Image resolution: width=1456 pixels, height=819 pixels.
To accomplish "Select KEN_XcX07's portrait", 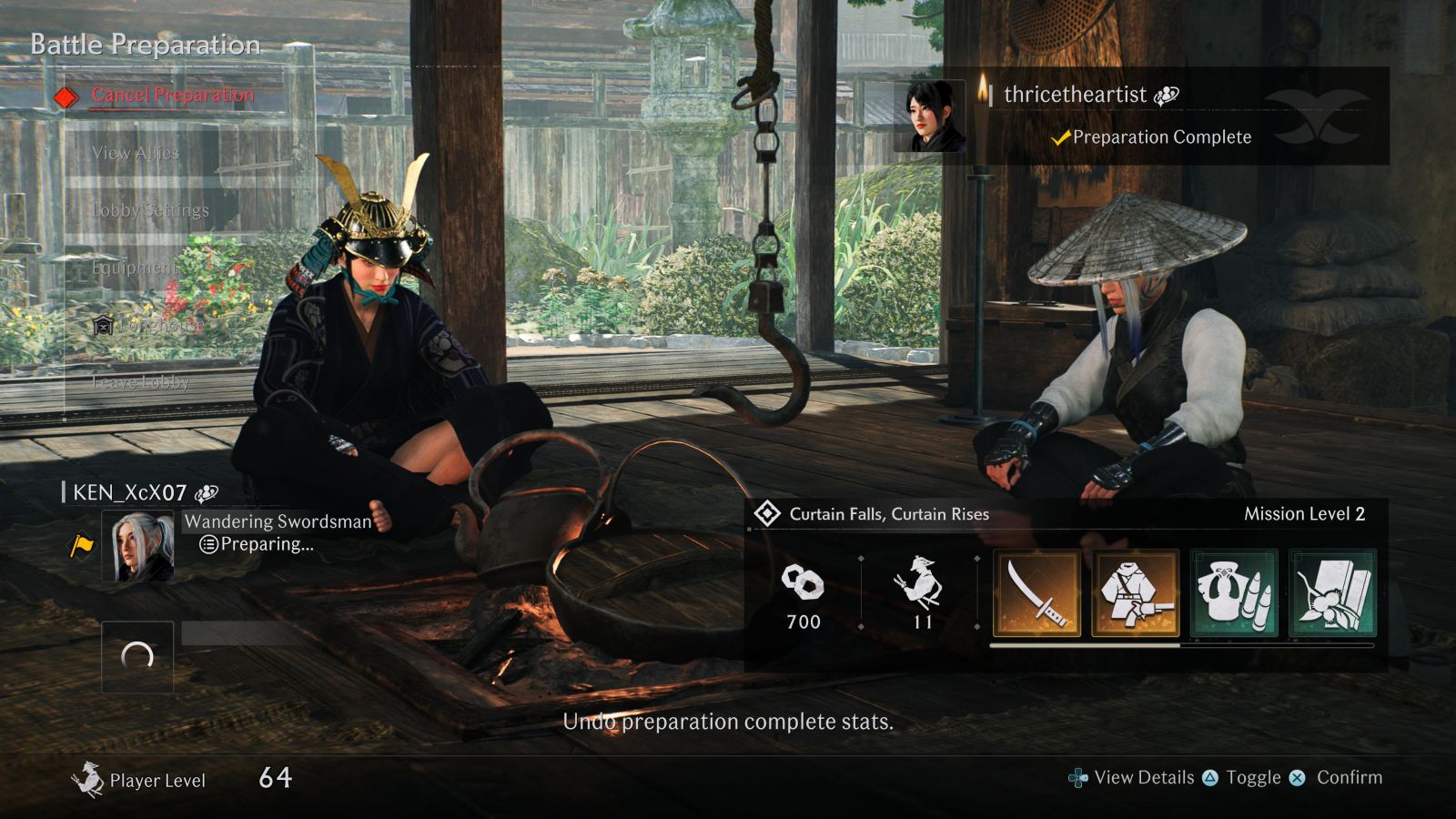I will (137, 546).
